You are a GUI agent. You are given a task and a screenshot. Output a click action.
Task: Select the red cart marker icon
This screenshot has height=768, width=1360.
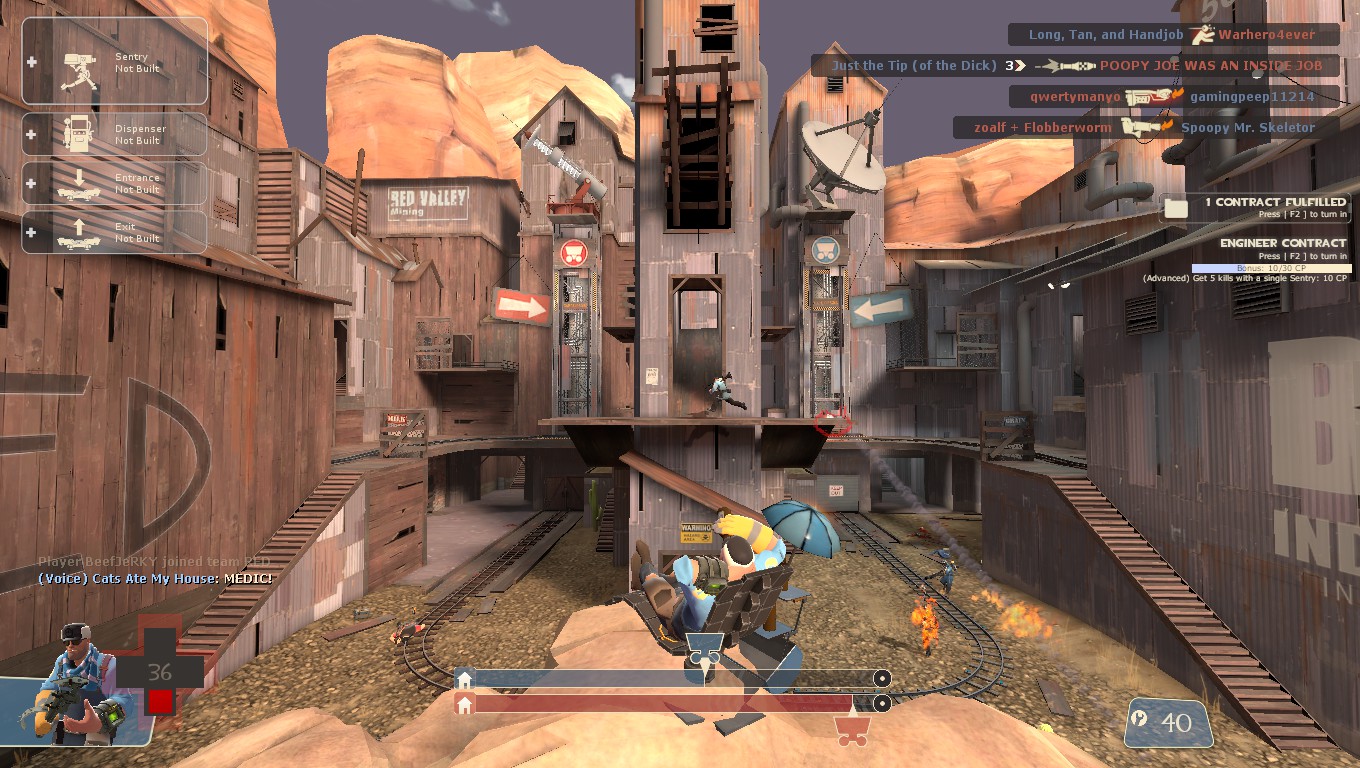point(852,731)
